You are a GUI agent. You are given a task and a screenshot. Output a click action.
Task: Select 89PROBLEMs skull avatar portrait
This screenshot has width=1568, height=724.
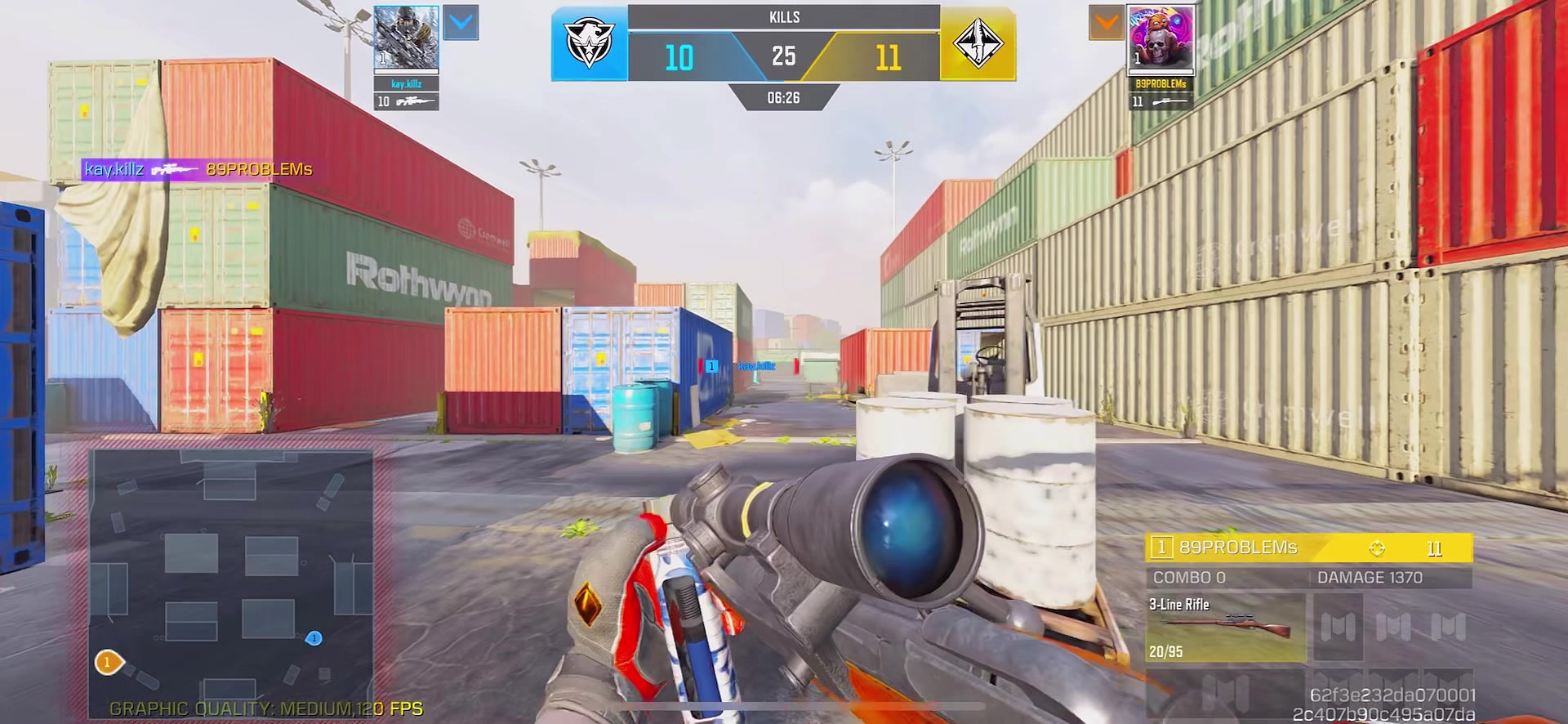click(1160, 38)
